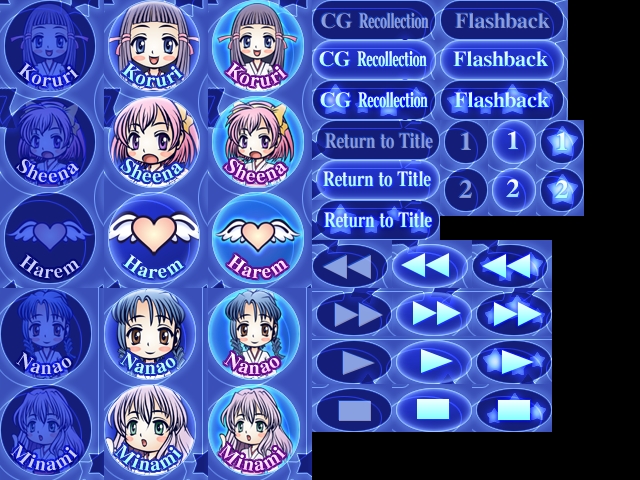Activate the star-decorated Return to Title button

point(377,220)
